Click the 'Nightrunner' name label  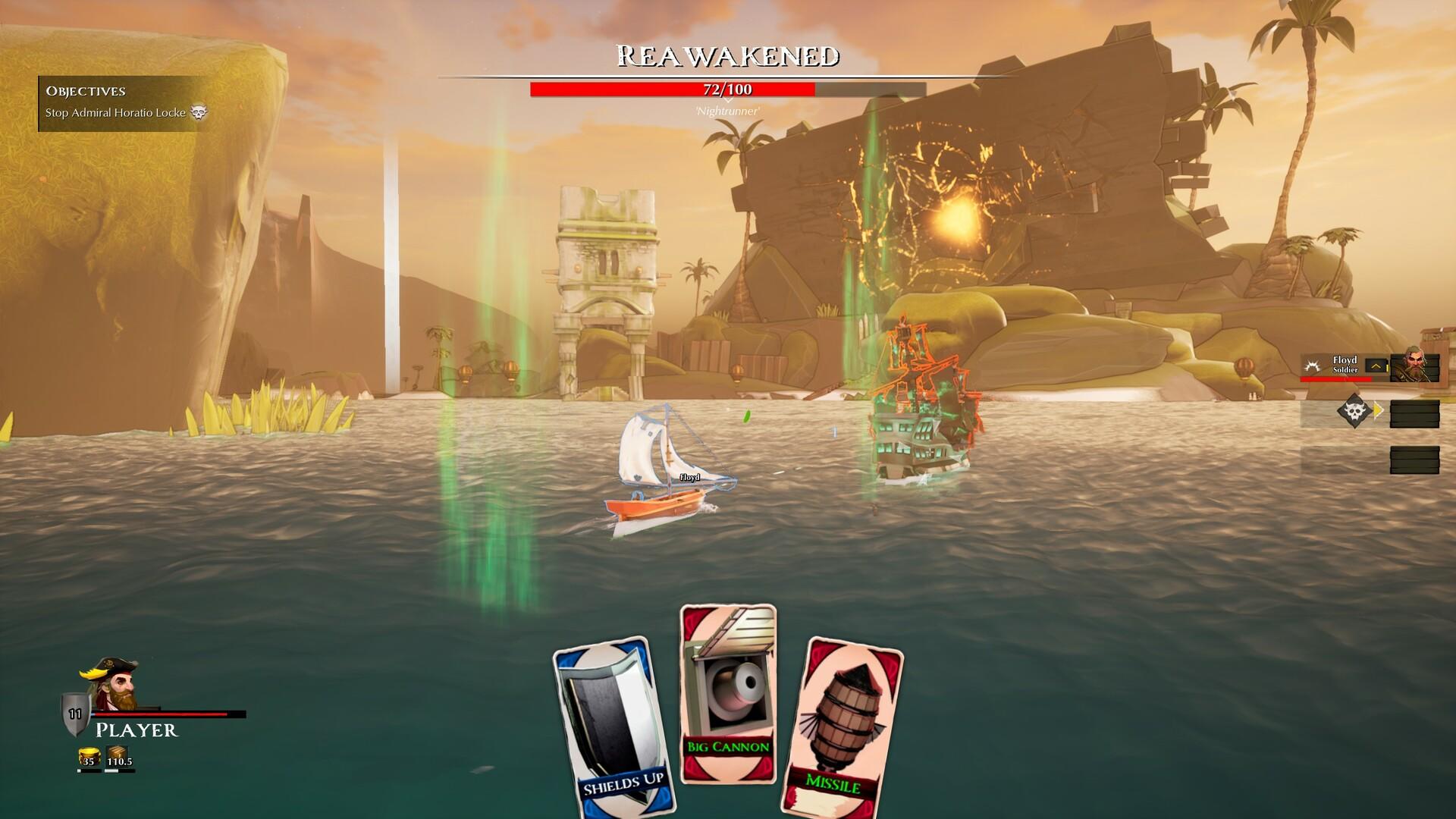point(726,111)
